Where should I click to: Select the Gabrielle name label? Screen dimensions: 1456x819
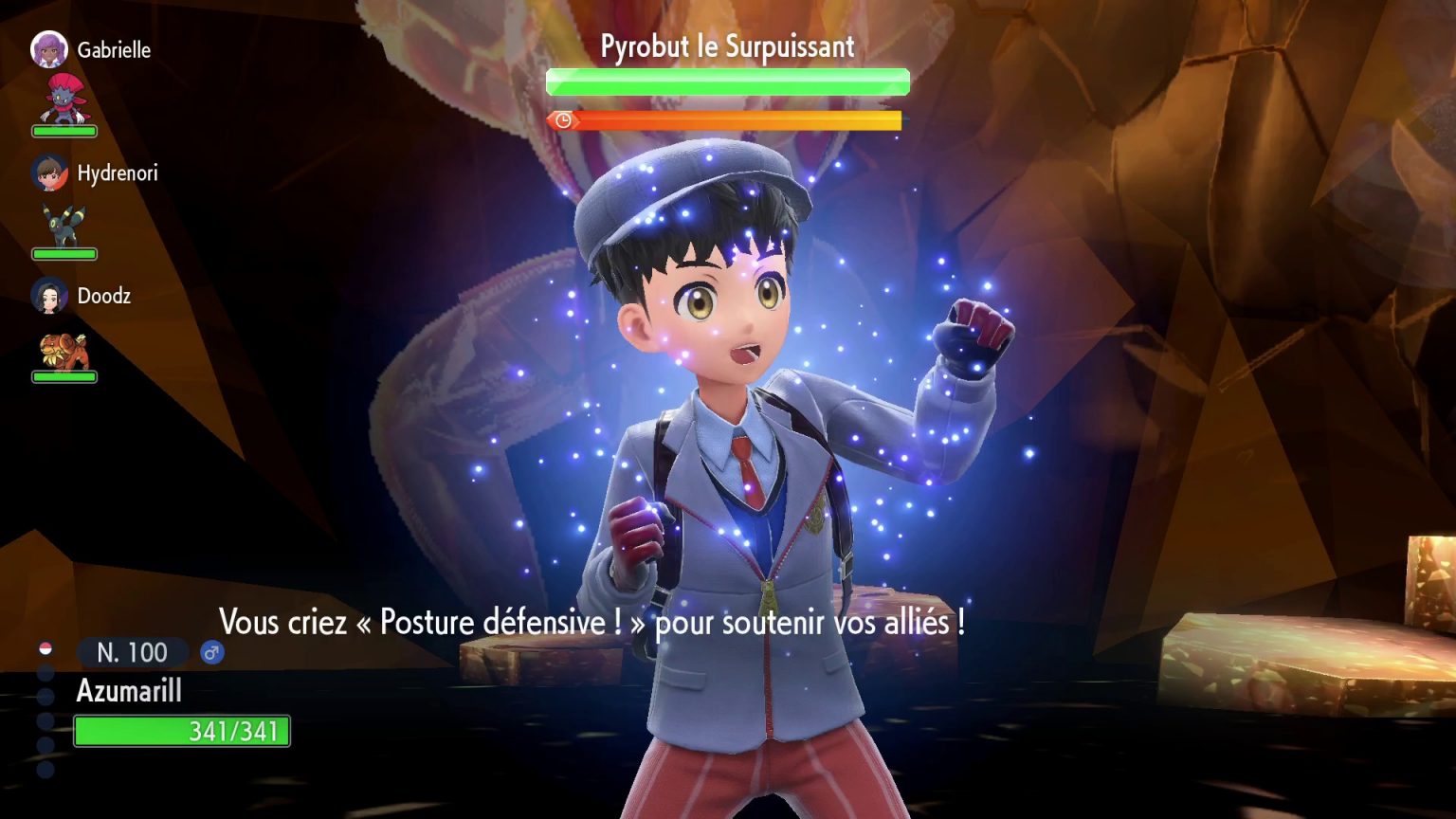116,50
